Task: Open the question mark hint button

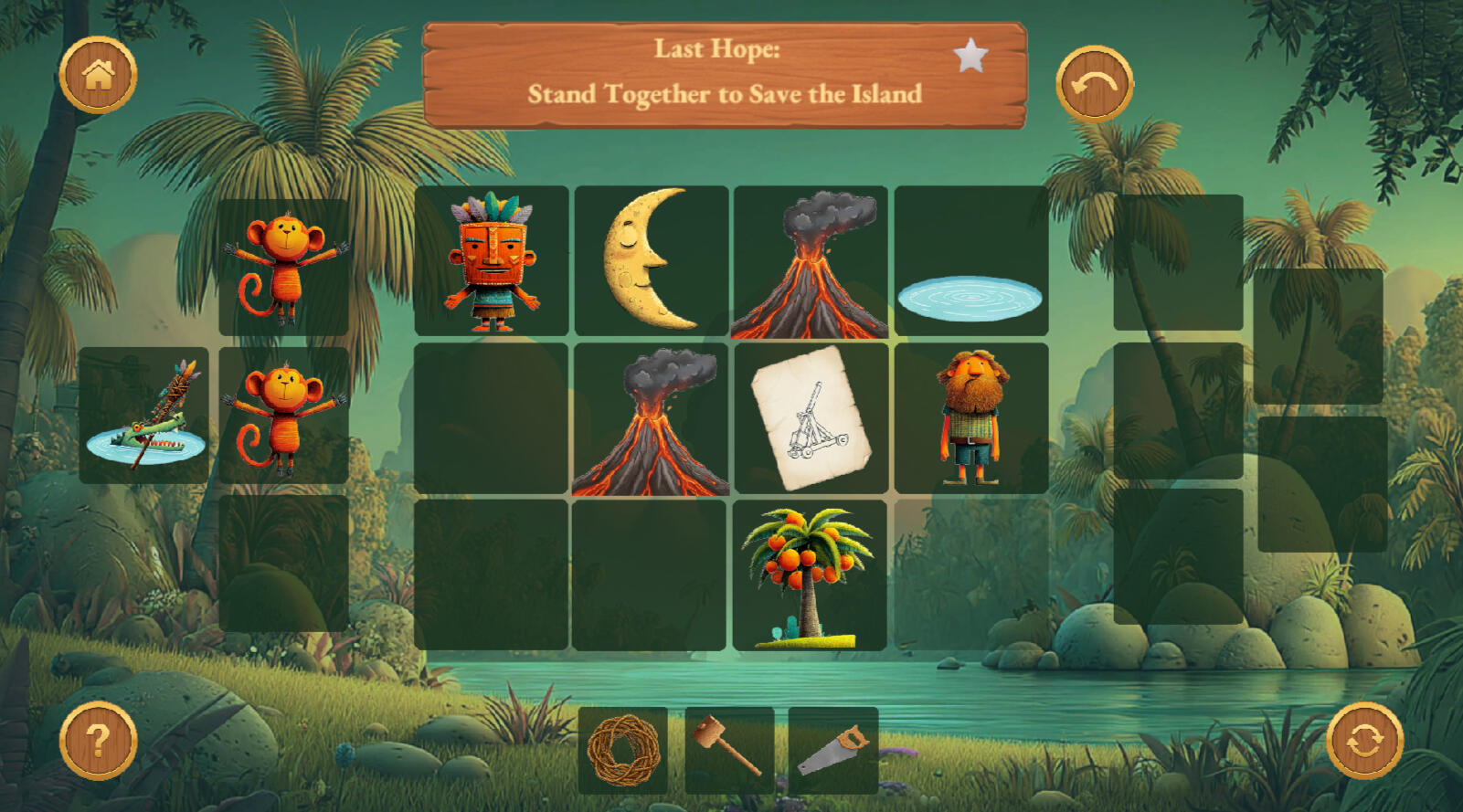Action: click(x=98, y=740)
